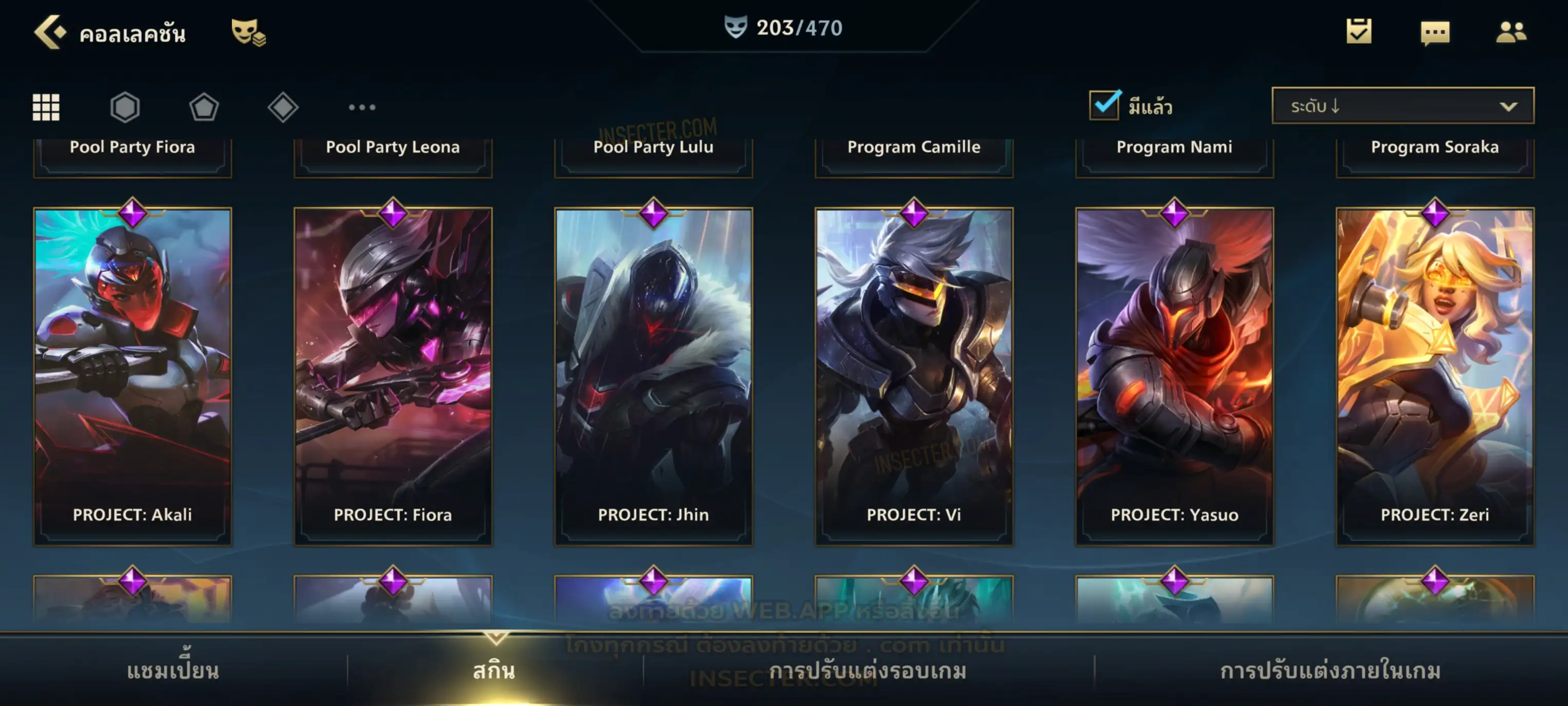
Task: Toggle the owned skins checkbox
Action: click(x=1104, y=105)
